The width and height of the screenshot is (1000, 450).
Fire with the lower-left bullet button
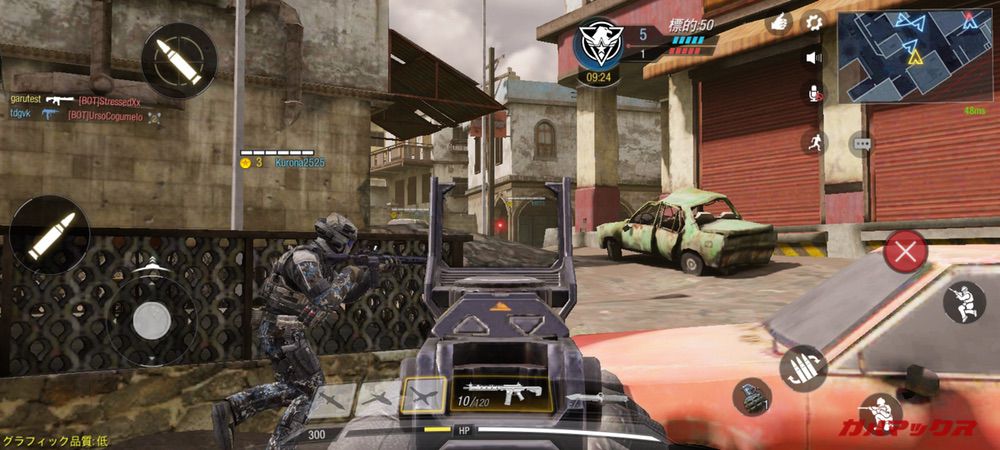[x=49, y=236]
